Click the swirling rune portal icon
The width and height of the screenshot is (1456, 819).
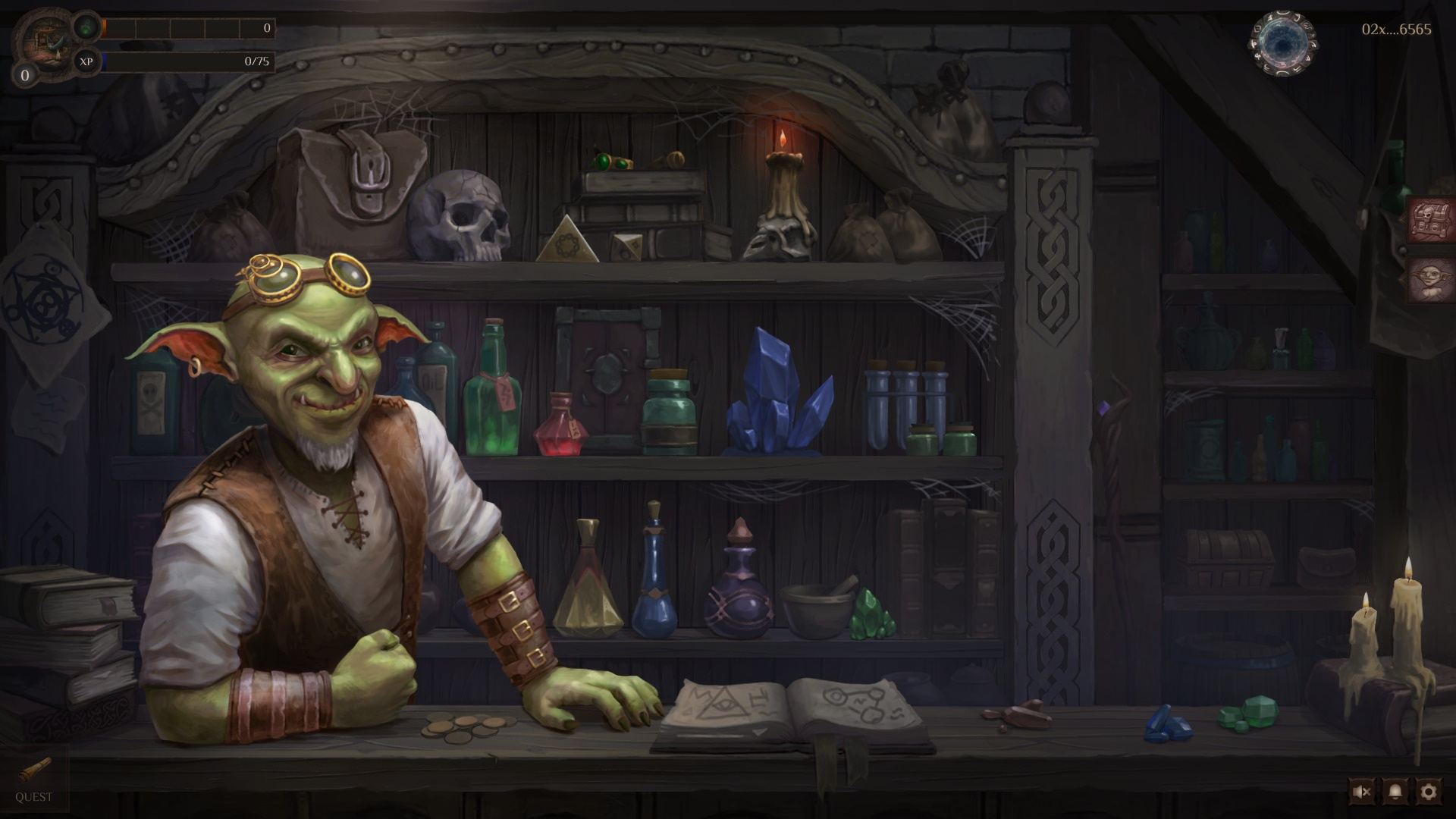pyautogui.click(x=1282, y=42)
